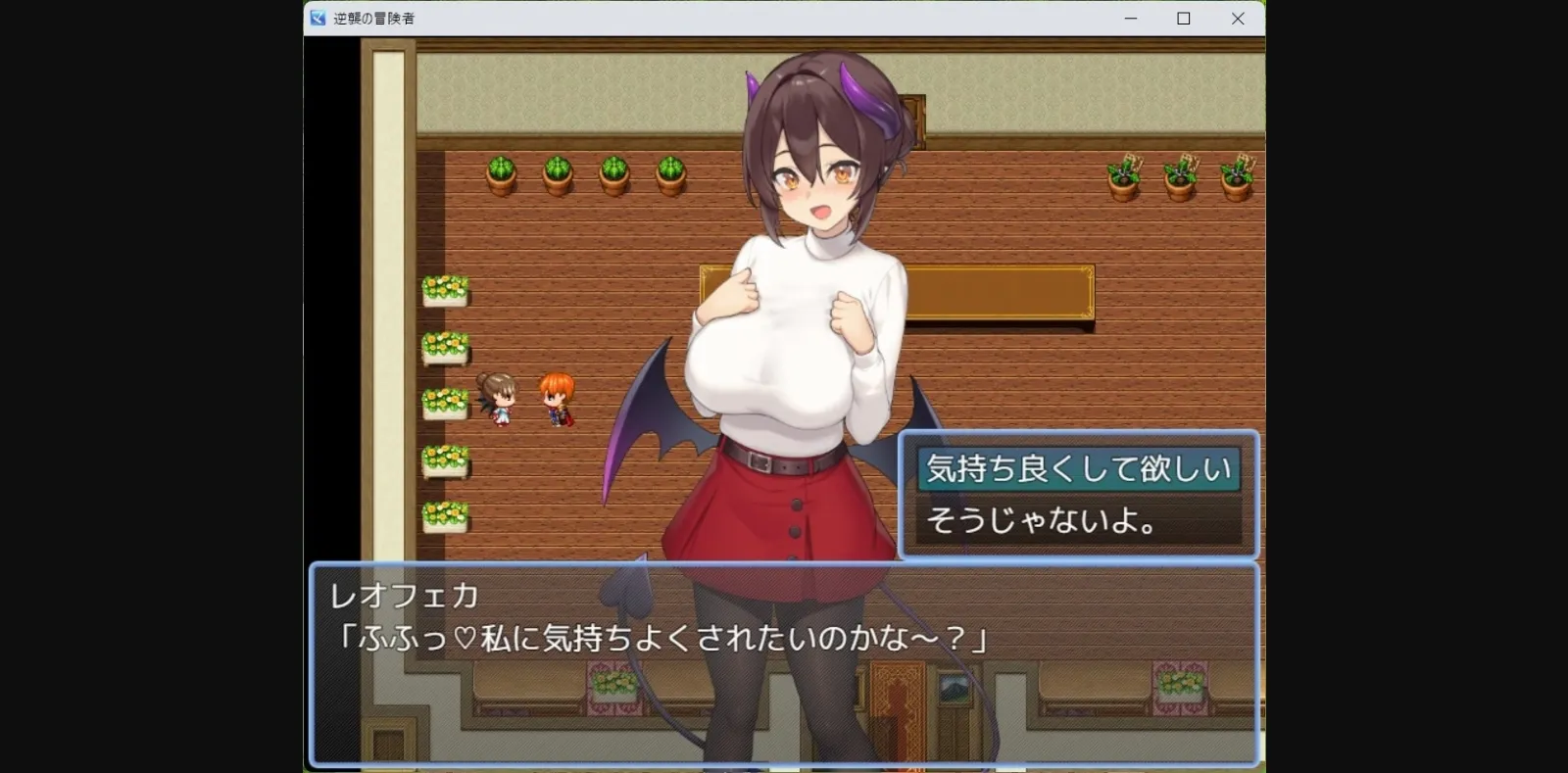The width and height of the screenshot is (1568, 773).
Task: Click the small brown-haired companion sprite
Action: [499, 402]
